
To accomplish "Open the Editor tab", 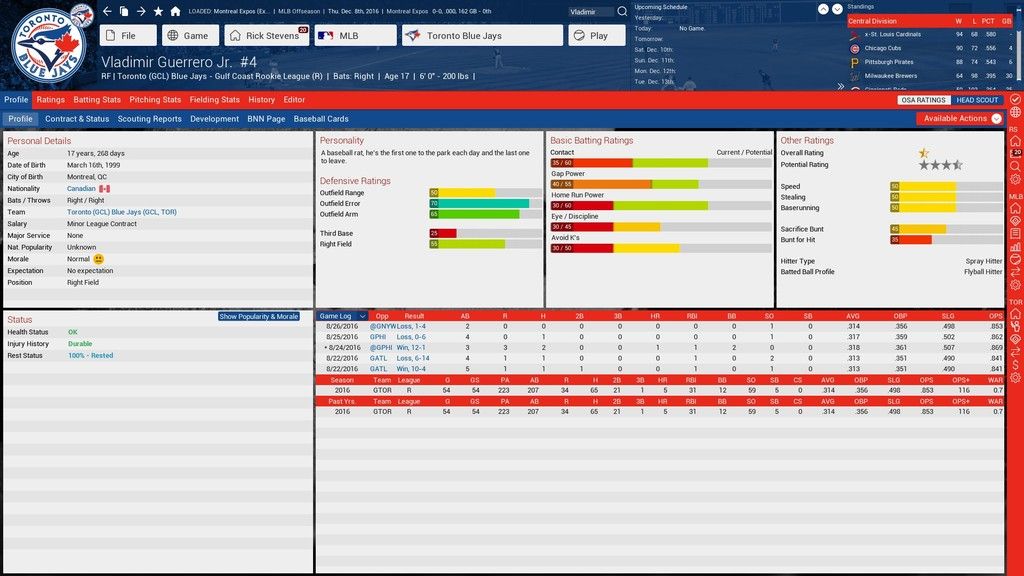I will (x=294, y=100).
